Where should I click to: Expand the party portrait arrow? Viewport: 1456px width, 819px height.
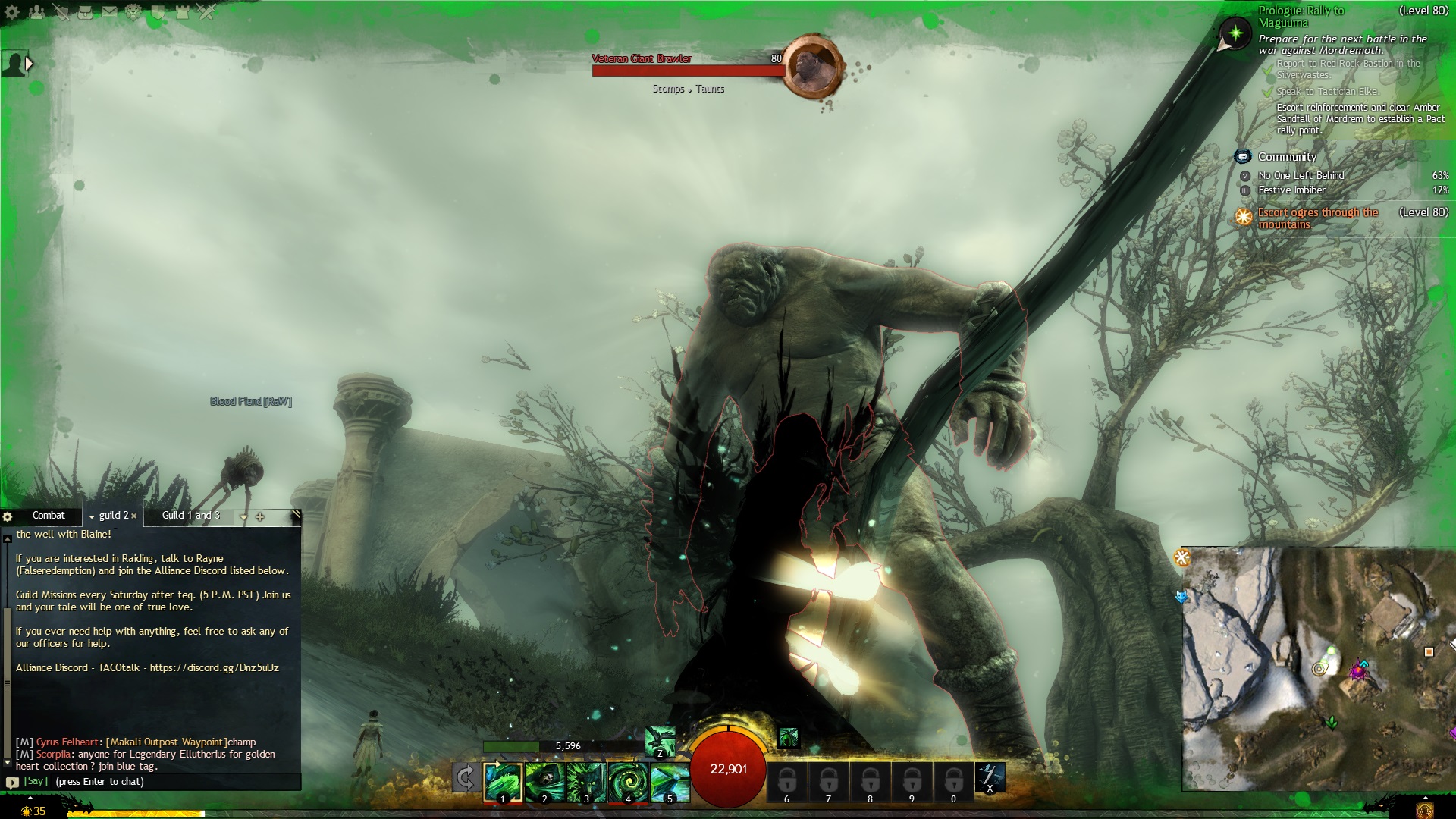30,64
